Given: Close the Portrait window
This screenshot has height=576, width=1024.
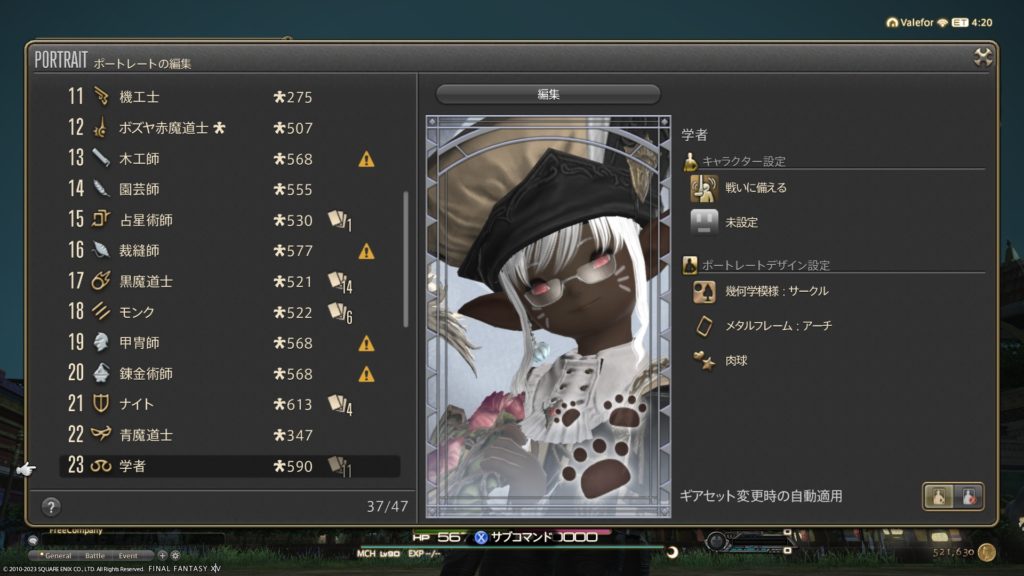Looking at the screenshot, I should click(983, 58).
